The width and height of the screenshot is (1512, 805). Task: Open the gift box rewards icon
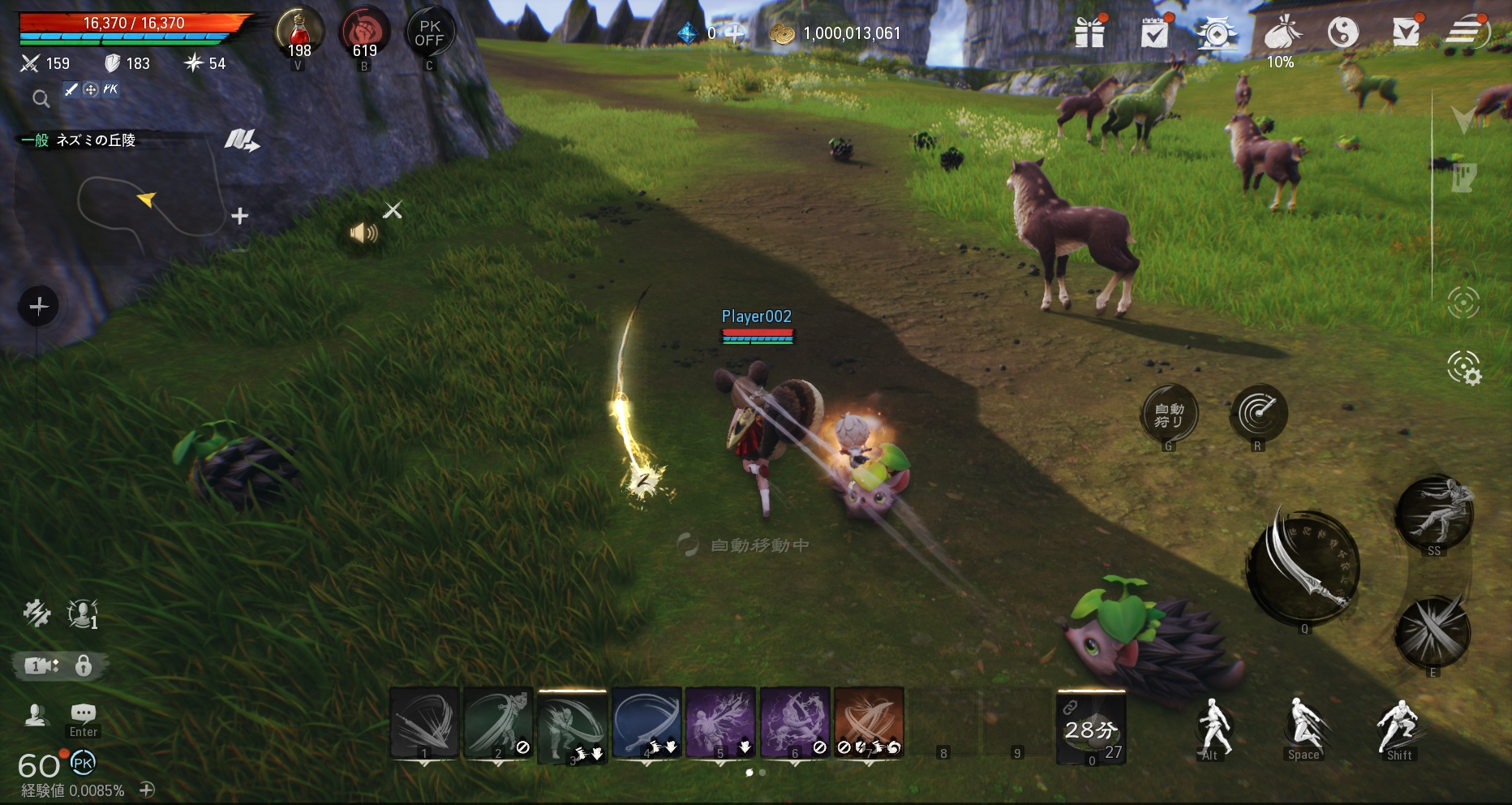[1089, 33]
